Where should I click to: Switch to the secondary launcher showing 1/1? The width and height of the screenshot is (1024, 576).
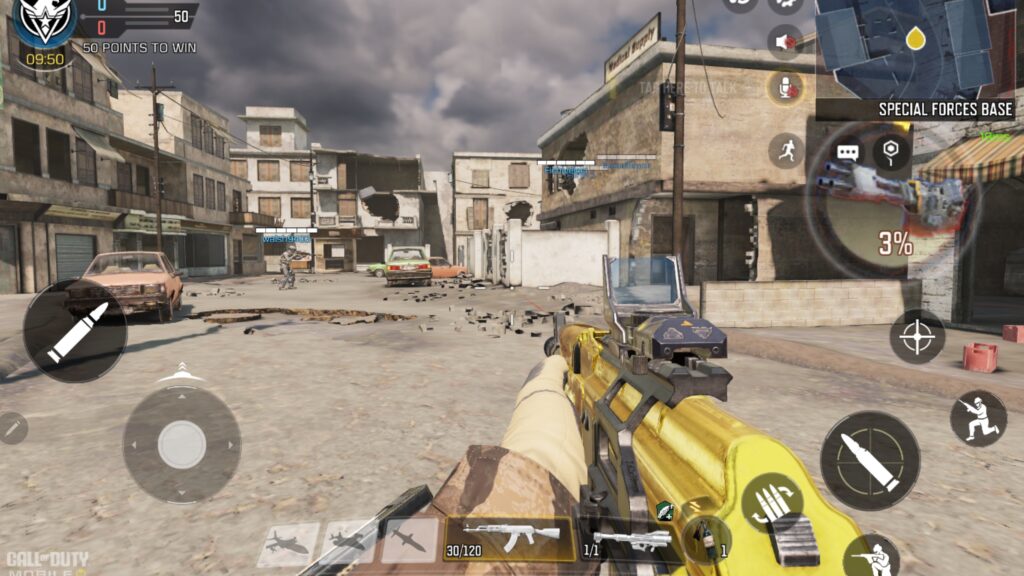click(632, 541)
